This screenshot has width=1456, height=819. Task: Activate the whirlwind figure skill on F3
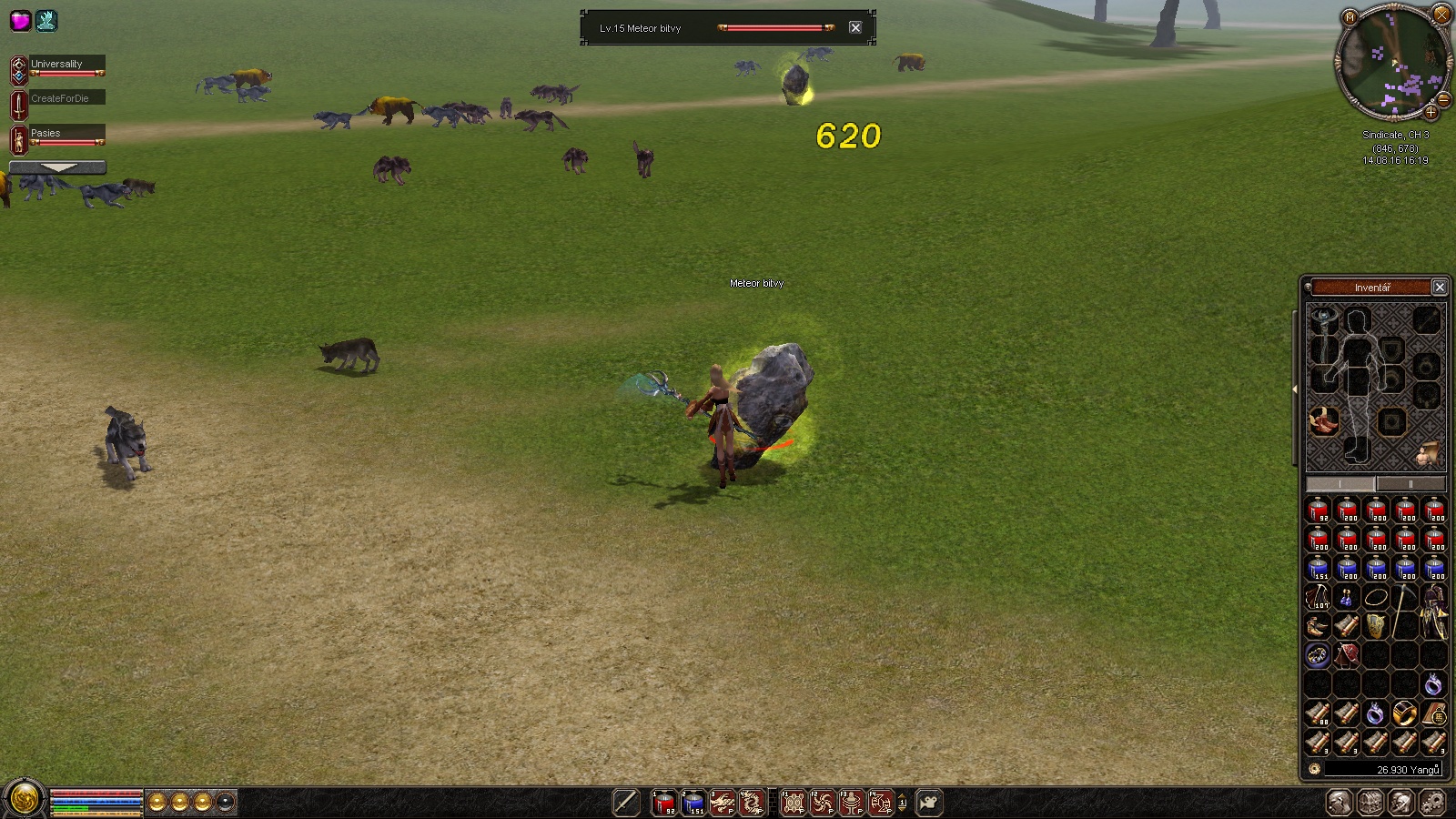[852, 803]
